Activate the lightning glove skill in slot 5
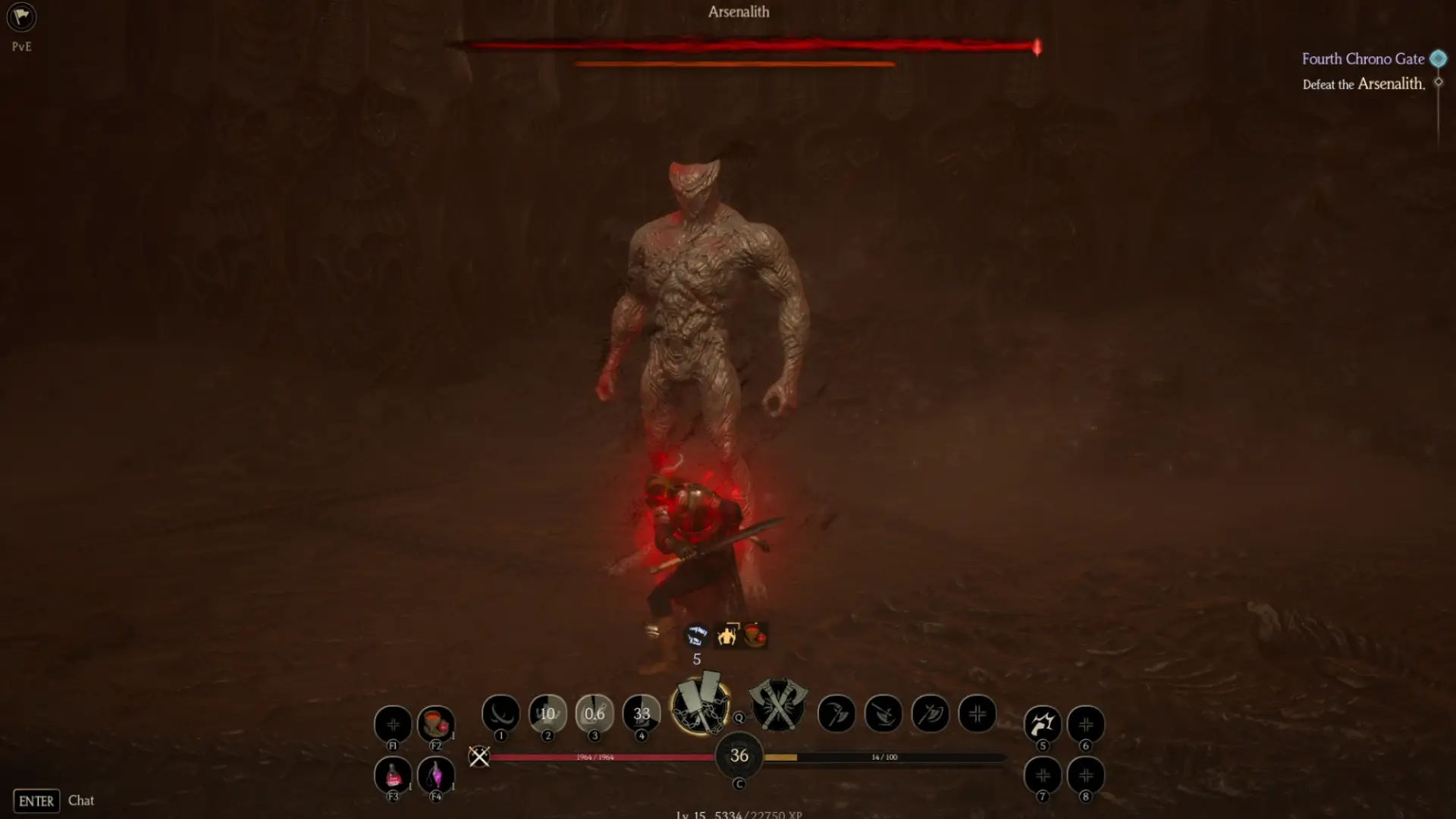1456x819 pixels. click(1043, 723)
